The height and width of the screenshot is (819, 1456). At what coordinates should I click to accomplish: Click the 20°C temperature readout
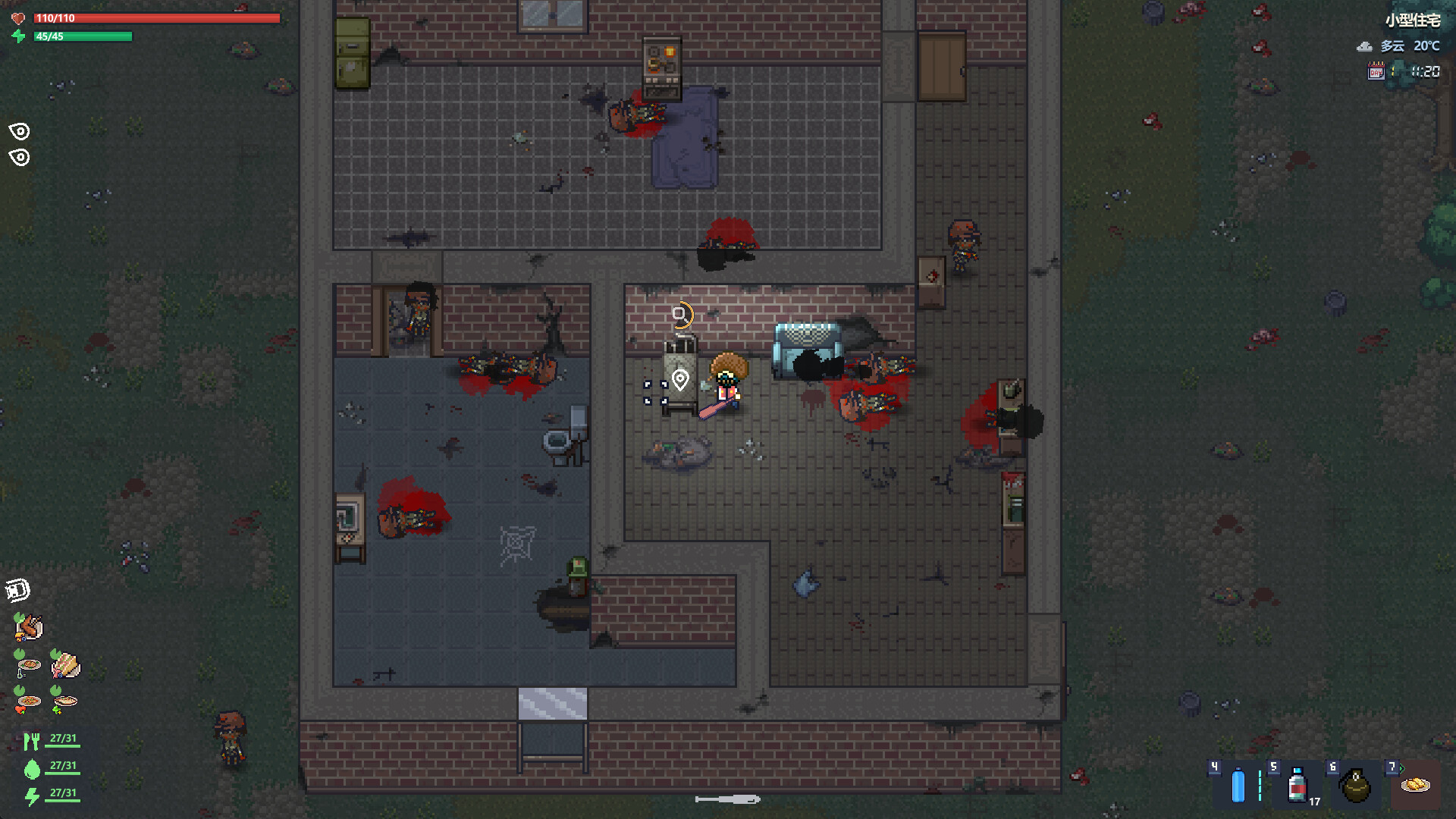pyautogui.click(x=1428, y=46)
